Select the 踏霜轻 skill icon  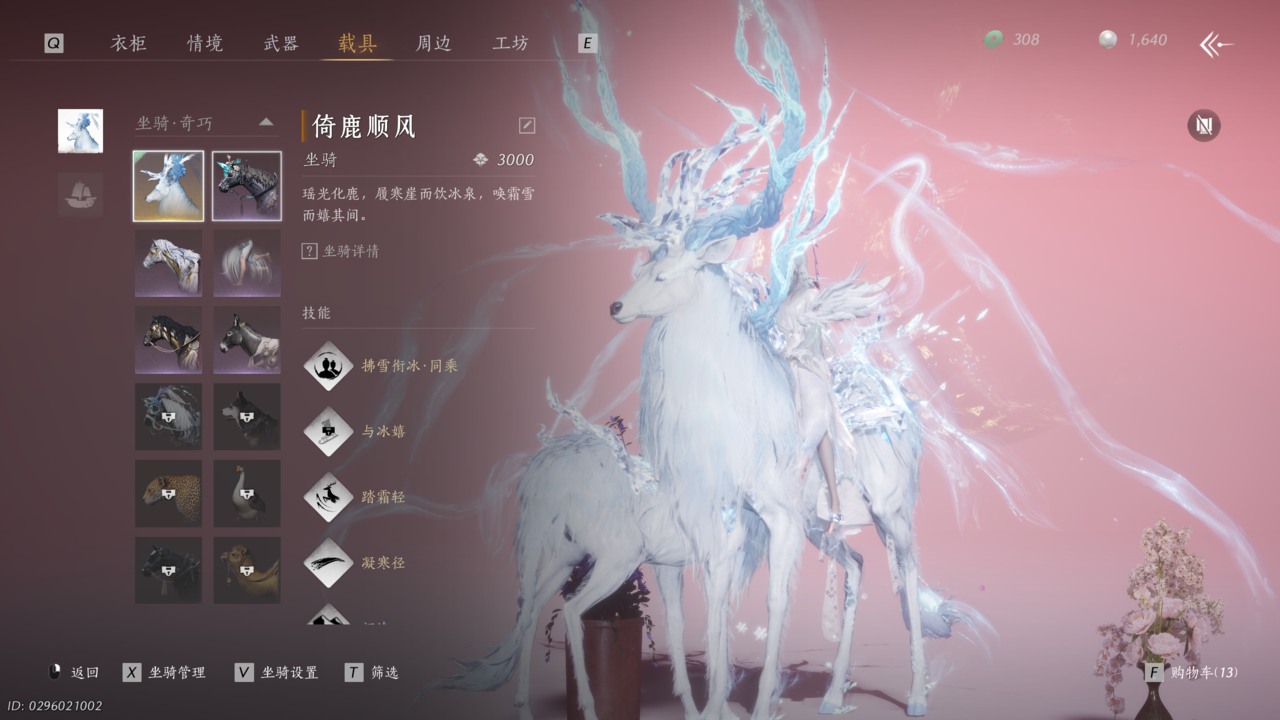tap(328, 497)
